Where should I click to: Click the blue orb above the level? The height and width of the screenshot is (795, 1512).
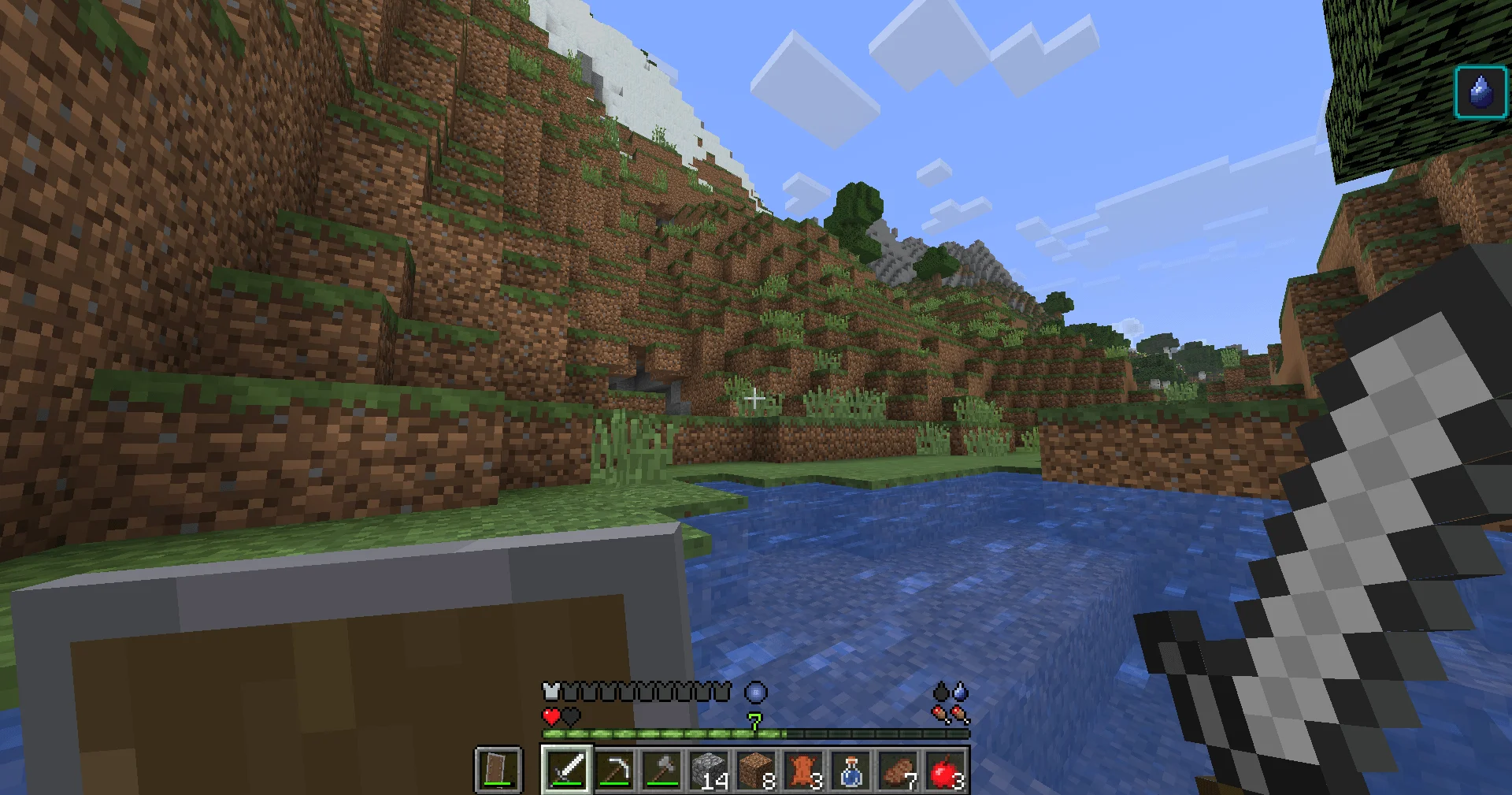point(755,693)
